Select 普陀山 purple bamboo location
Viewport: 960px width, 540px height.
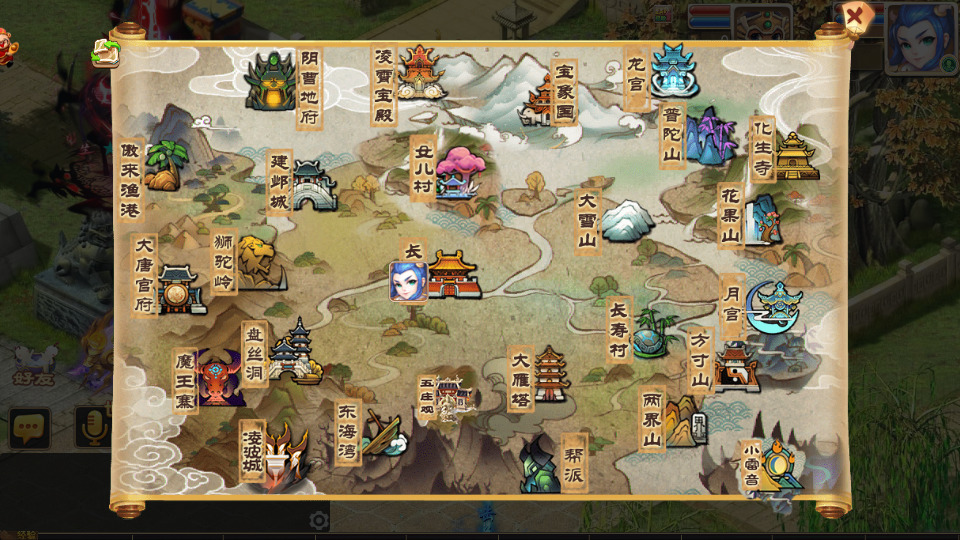click(710, 137)
